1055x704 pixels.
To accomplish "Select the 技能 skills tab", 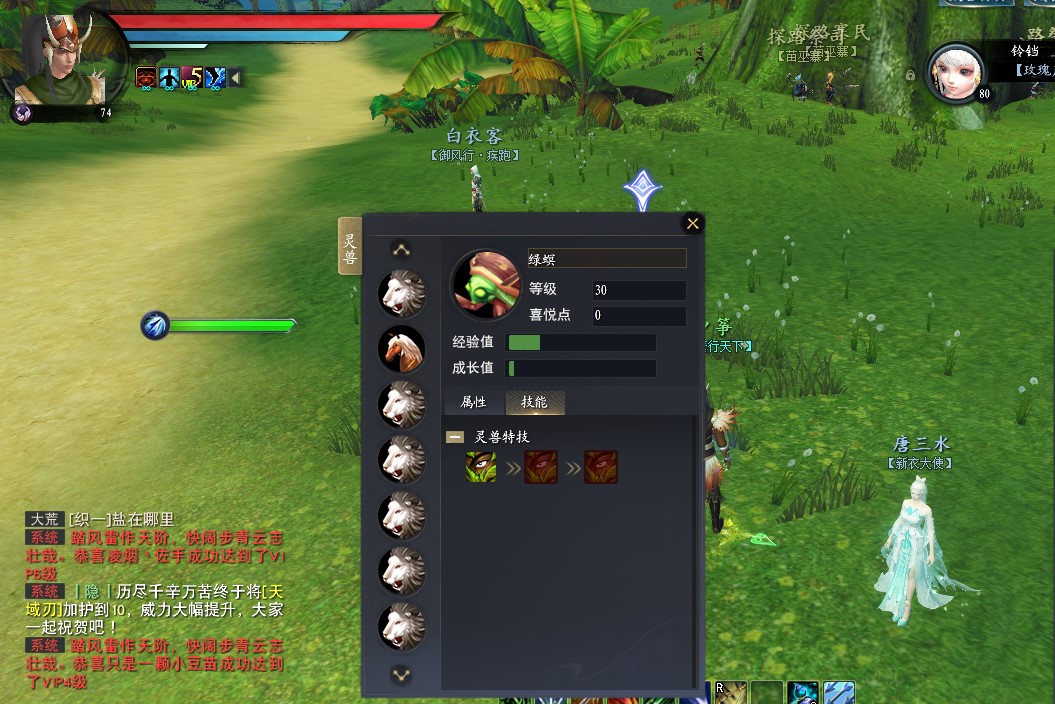I will coord(535,402).
